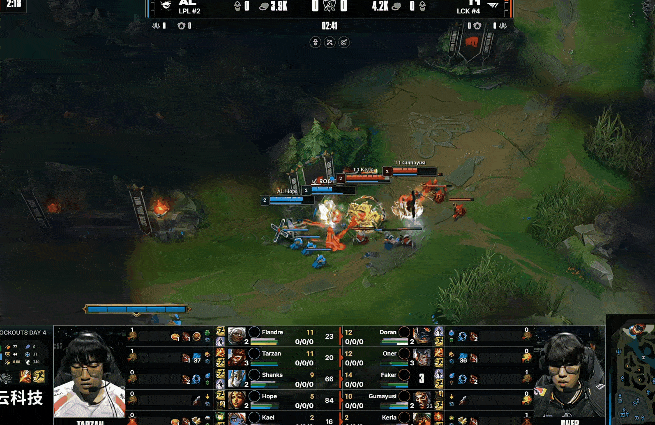
Task: Click Oner's champion portrait
Action: [x=424, y=356]
